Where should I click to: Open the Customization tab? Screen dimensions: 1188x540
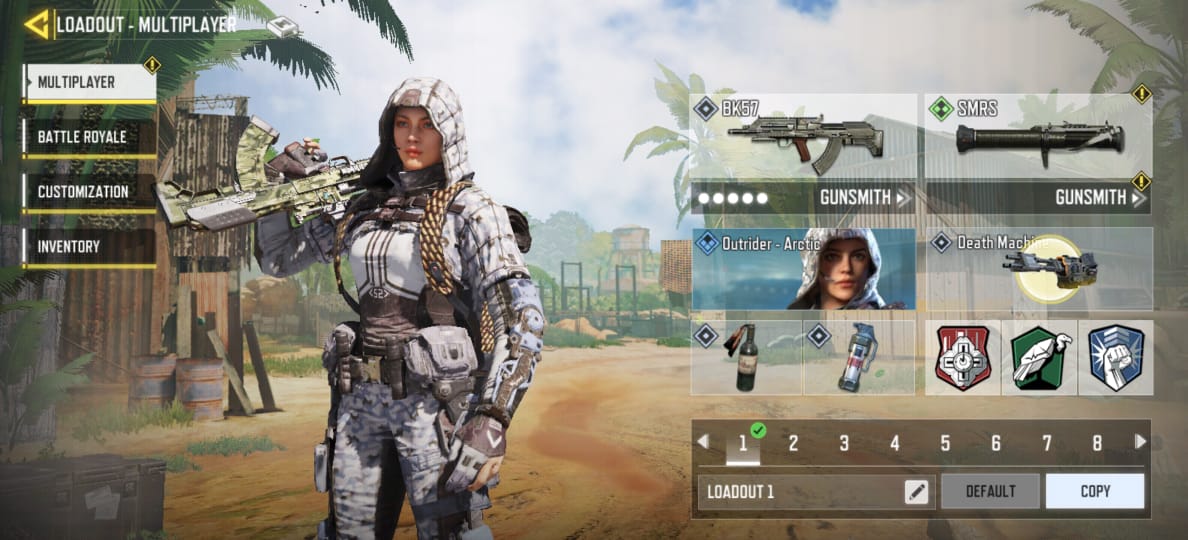[90, 191]
